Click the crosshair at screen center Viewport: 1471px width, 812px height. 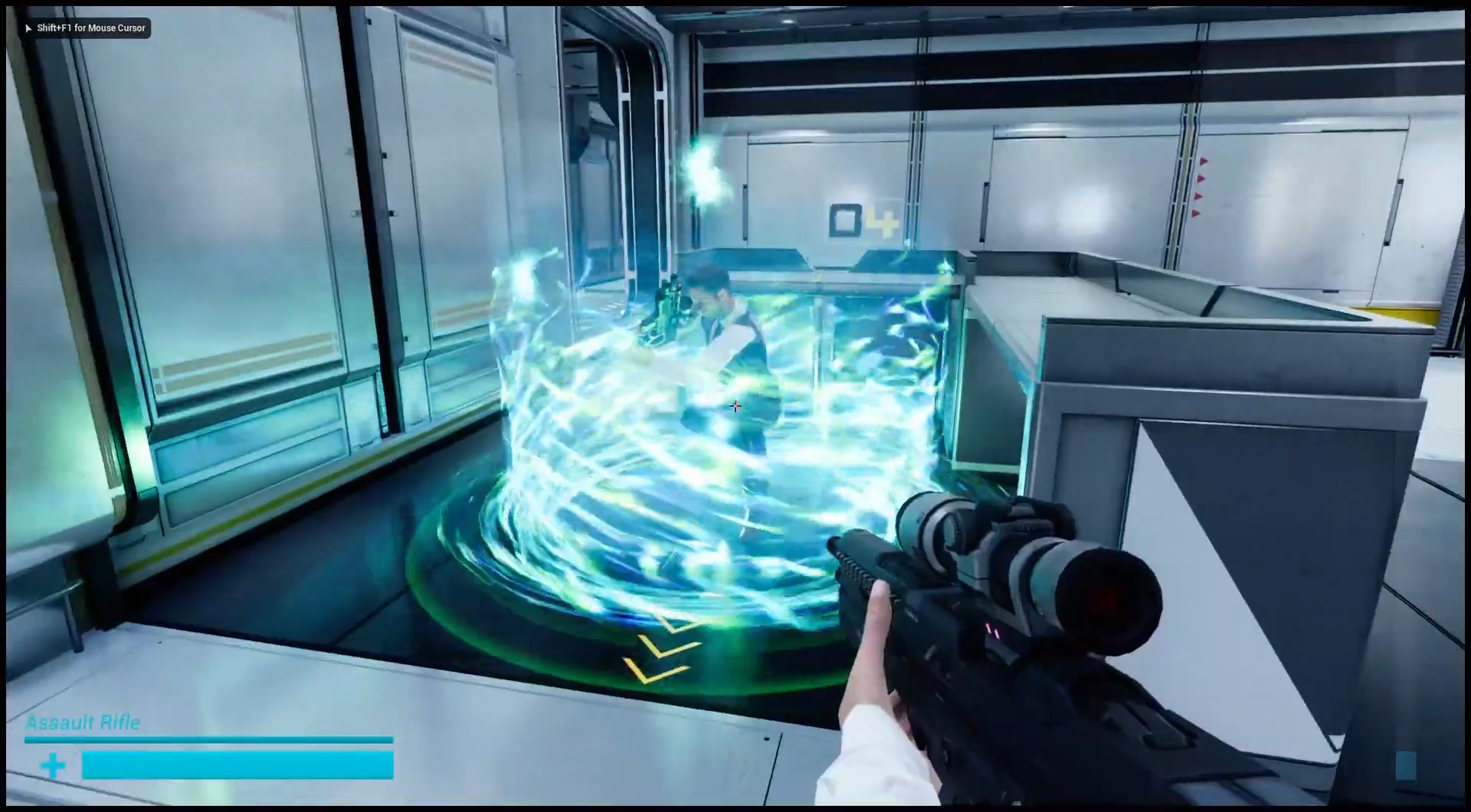click(735, 406)
